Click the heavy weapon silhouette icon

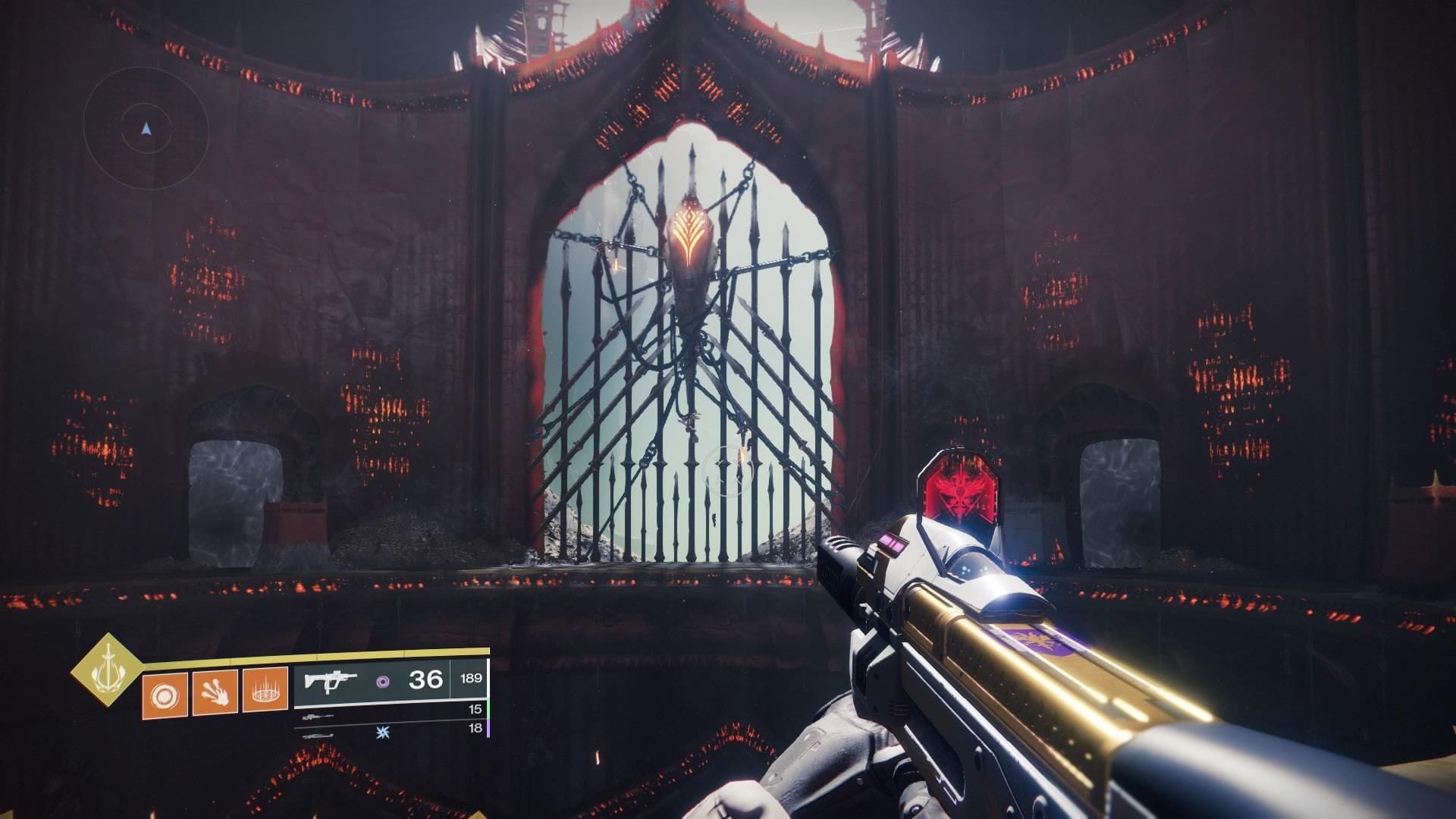(x=317, y=736)
